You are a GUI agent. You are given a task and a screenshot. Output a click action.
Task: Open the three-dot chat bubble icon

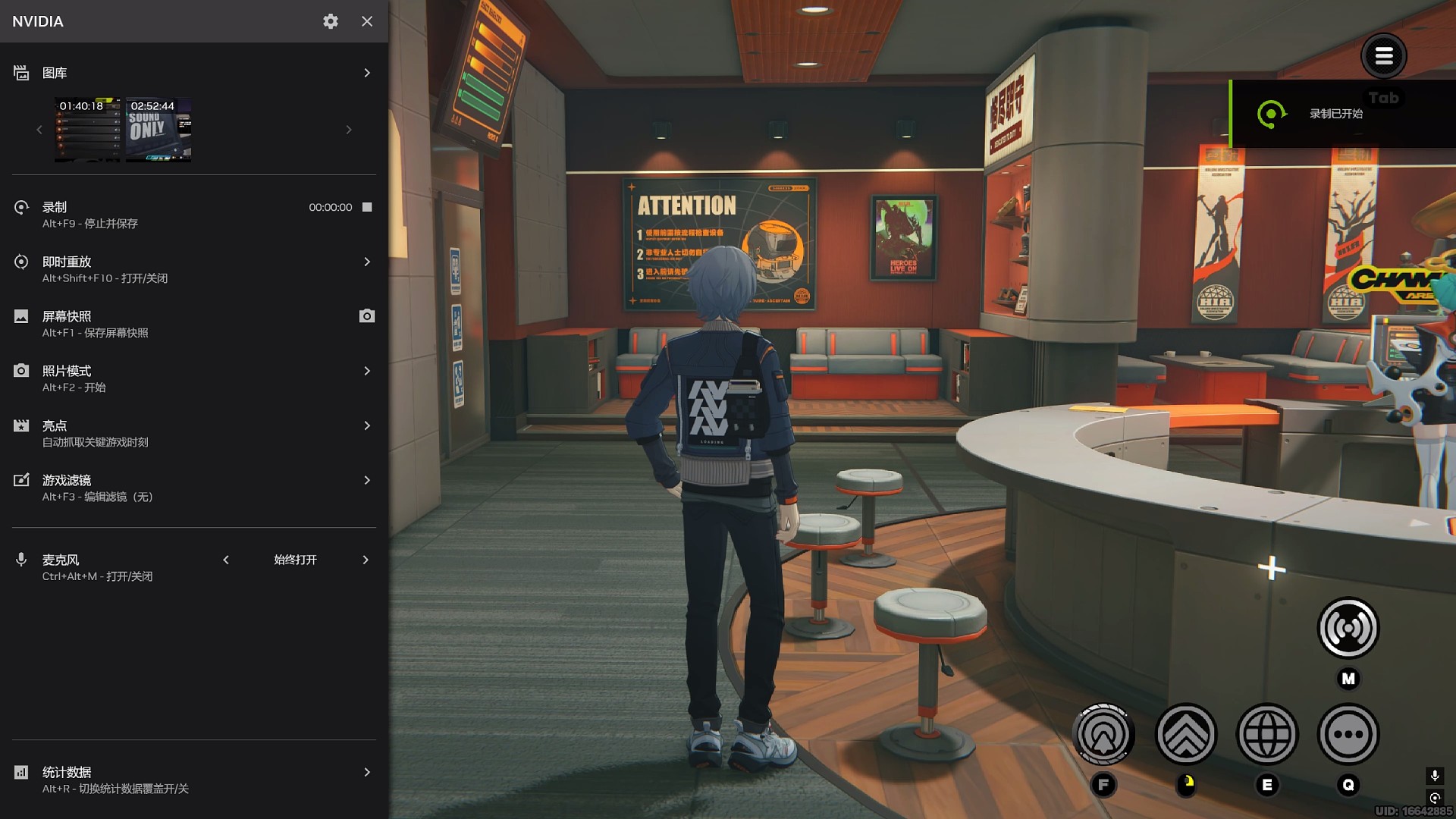click(x=1348, y=734)
